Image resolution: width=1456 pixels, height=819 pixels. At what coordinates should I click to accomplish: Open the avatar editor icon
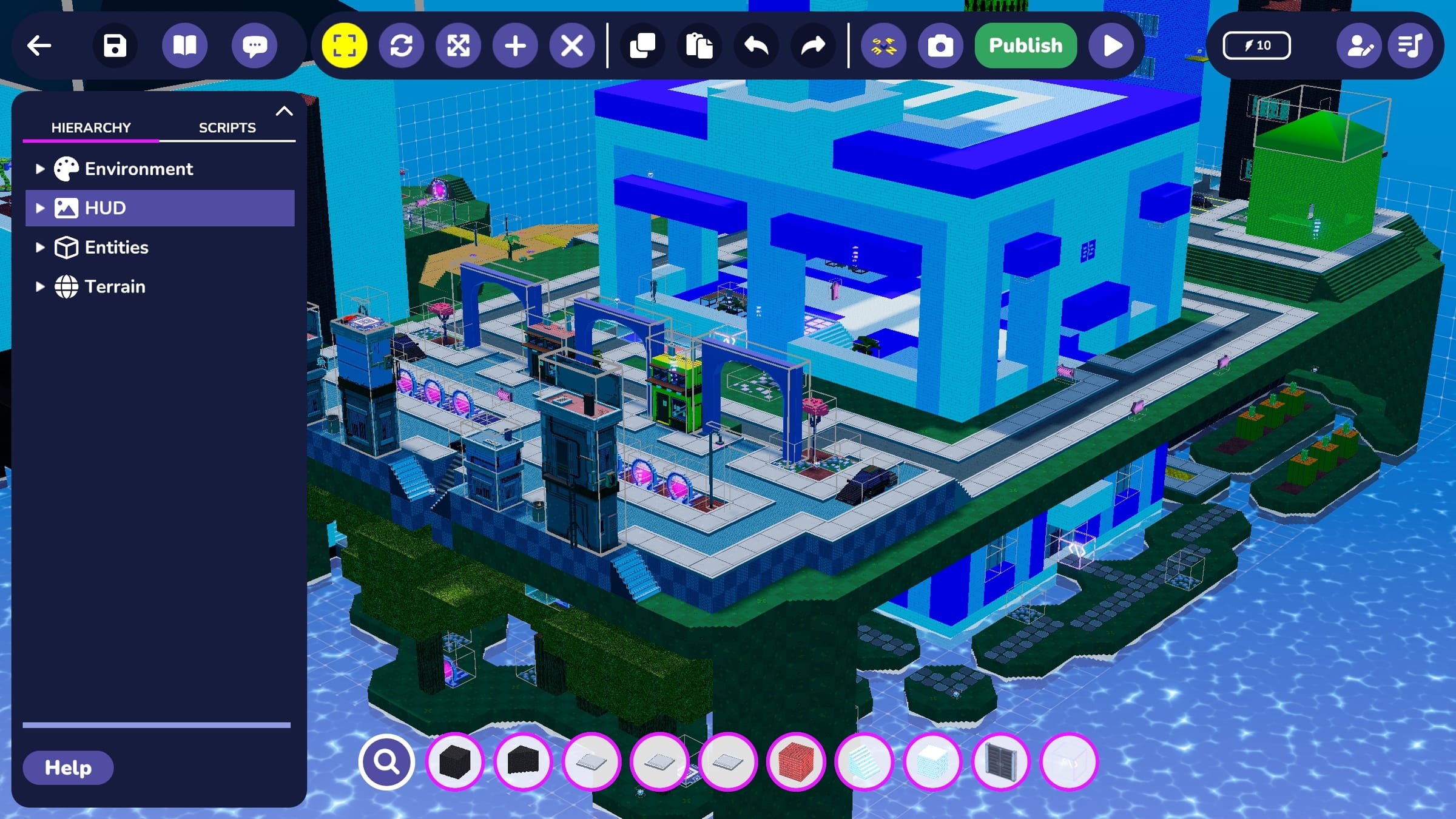coord(1359,45)
